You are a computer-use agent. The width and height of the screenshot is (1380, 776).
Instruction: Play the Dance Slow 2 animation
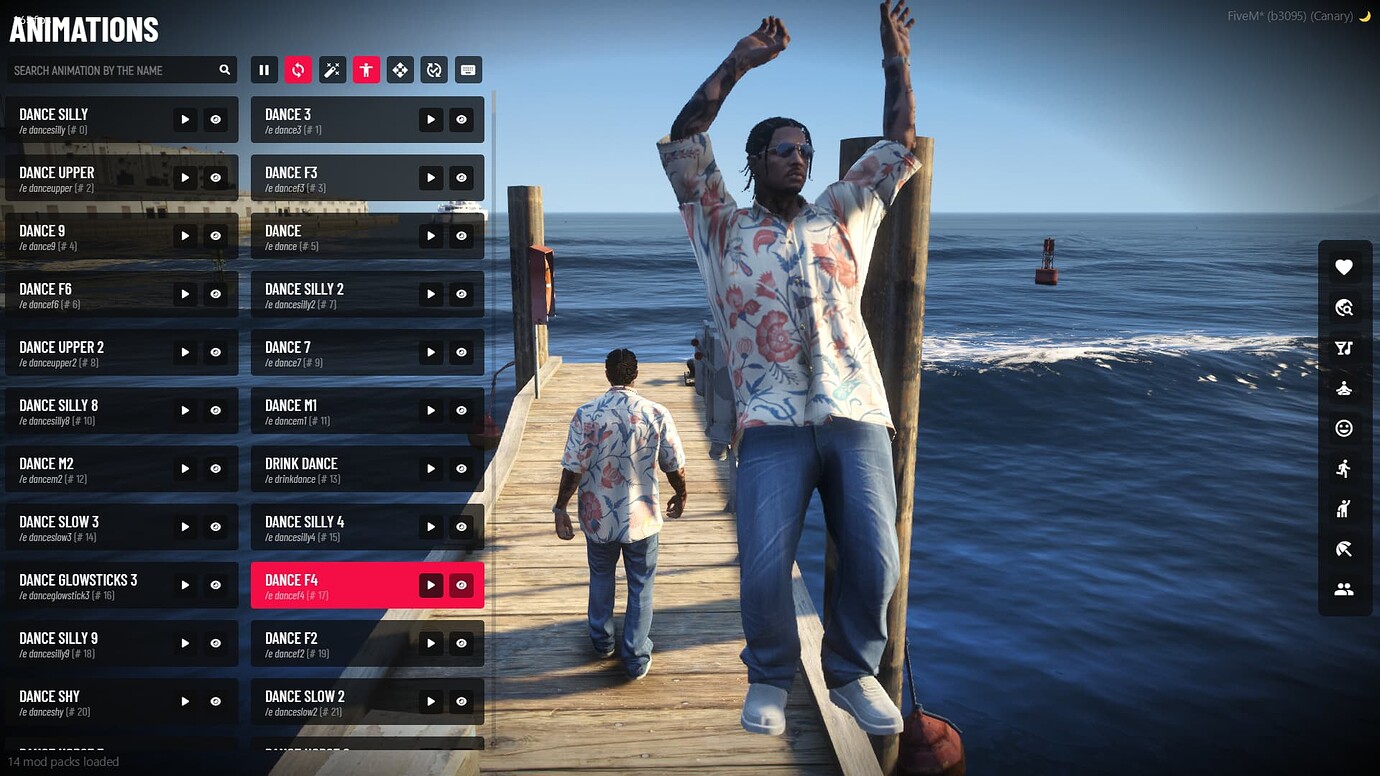point(431,702)
